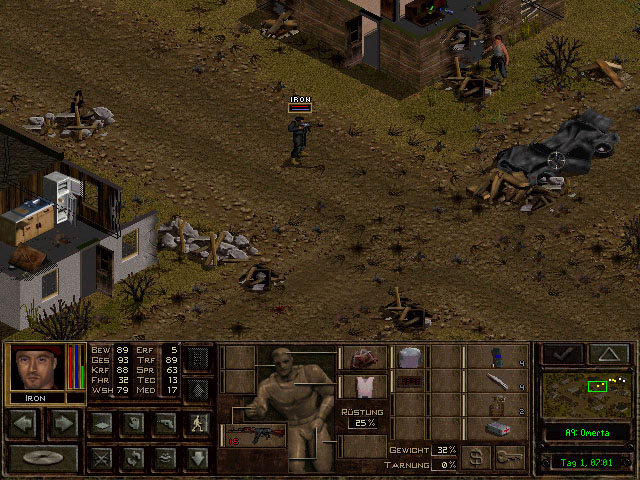The image size is (640, 480).
Task: Select the previous mercenary arrow button
Action: pyautogui.click(x=23, y=424)
